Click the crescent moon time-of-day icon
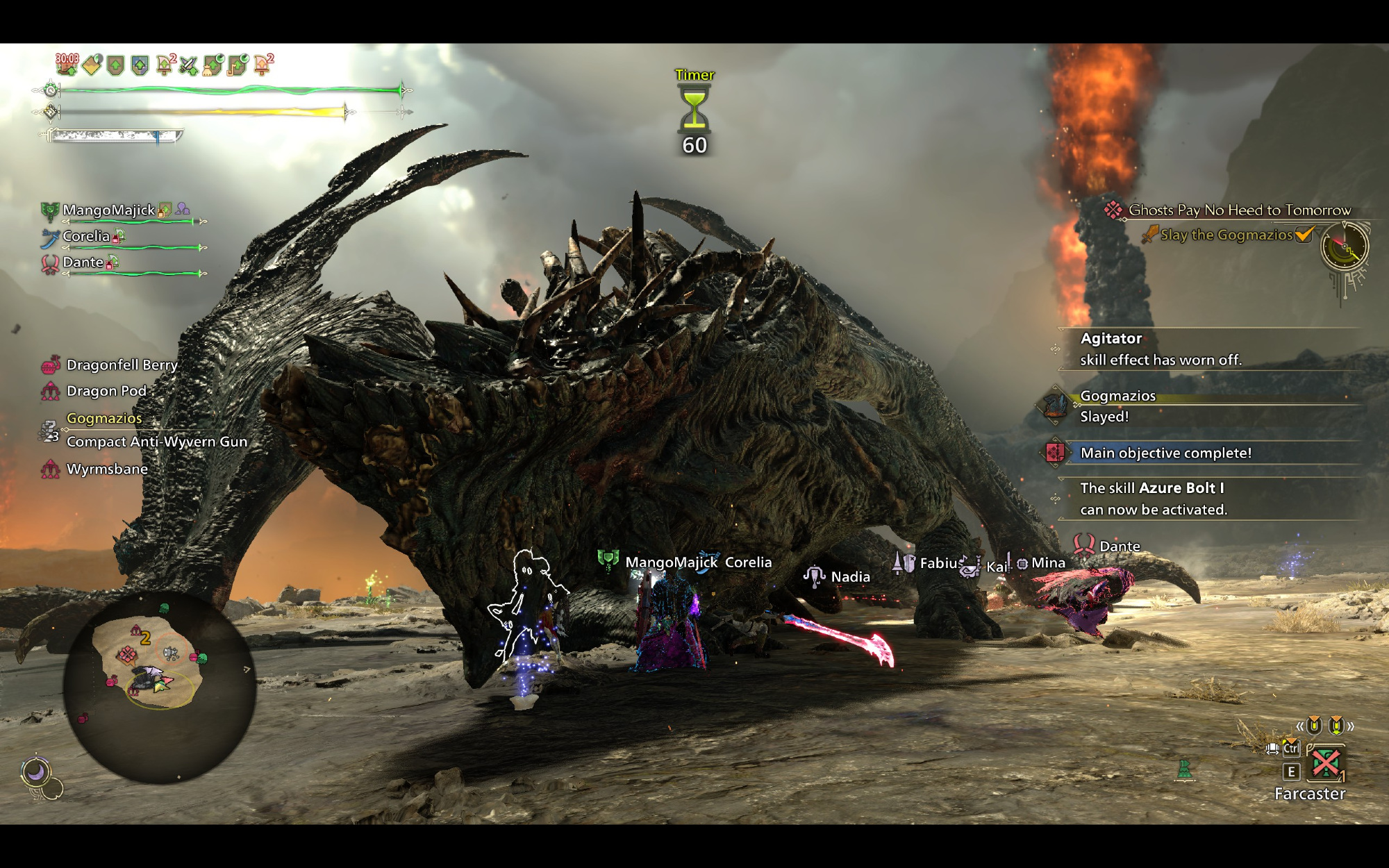This screenshot has width=1389, height=868. (35, 771)
